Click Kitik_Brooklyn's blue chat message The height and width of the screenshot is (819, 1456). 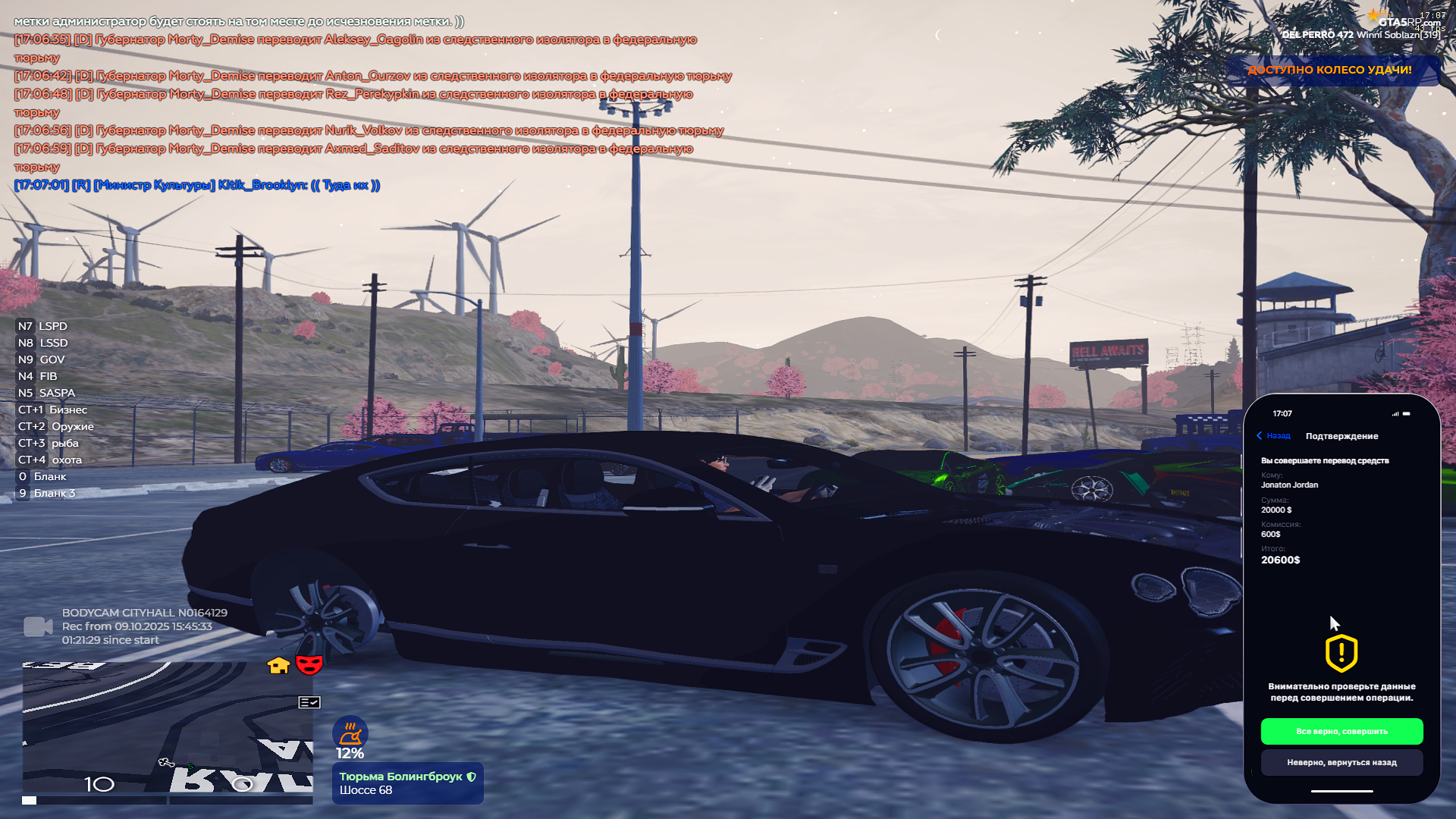coord(197,185)
